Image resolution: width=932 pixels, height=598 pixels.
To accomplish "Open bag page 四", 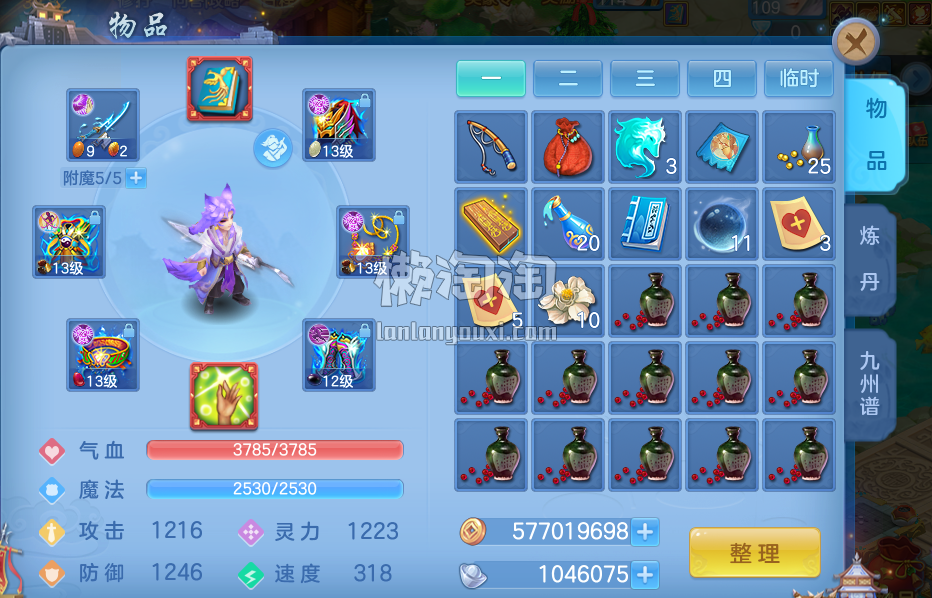I will pos(722,79).
